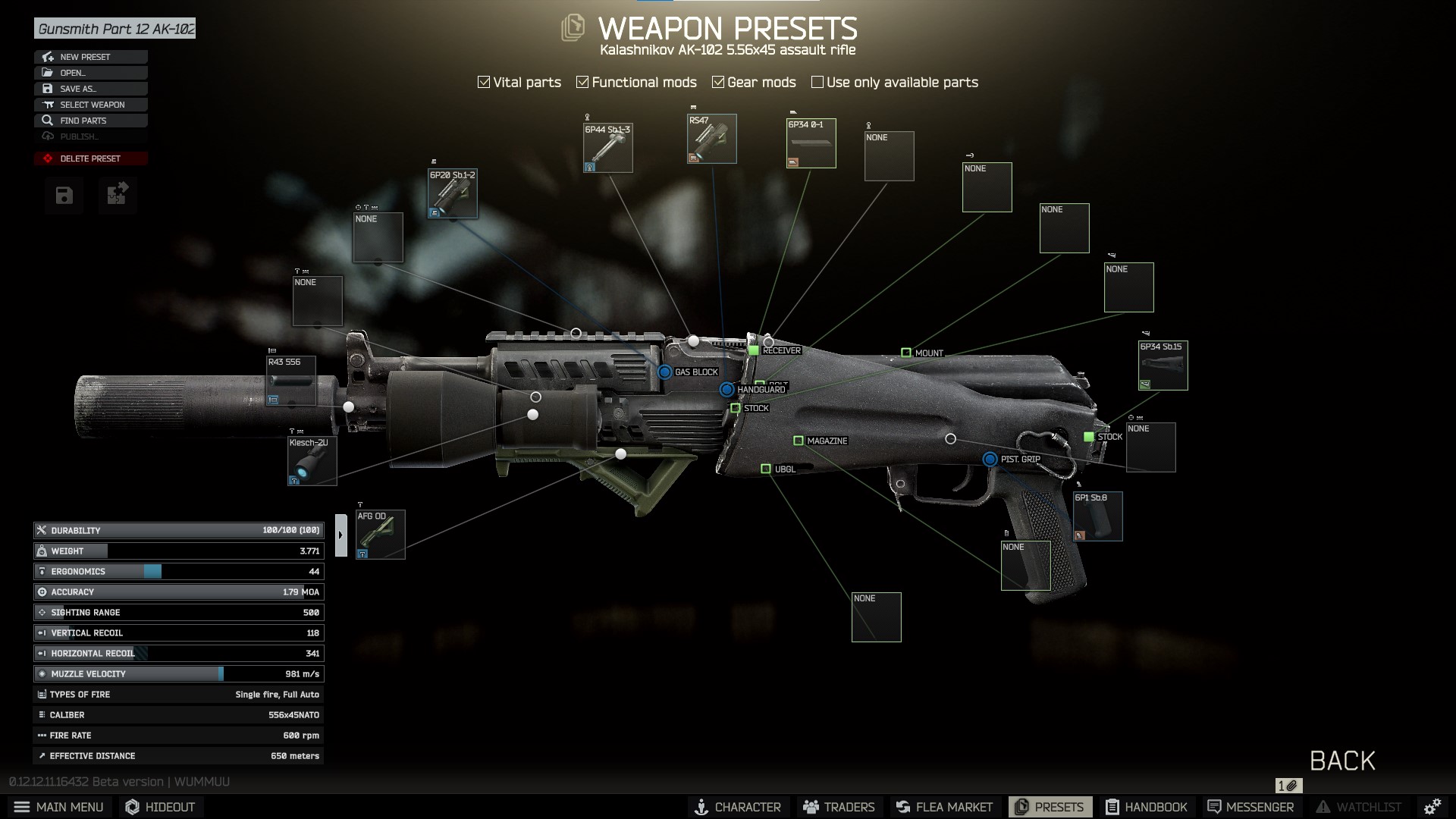Uncheck the Vital parts checkbox
Image resolution: width=1456 pixels, height=819 pixels.
pos(484,81)
